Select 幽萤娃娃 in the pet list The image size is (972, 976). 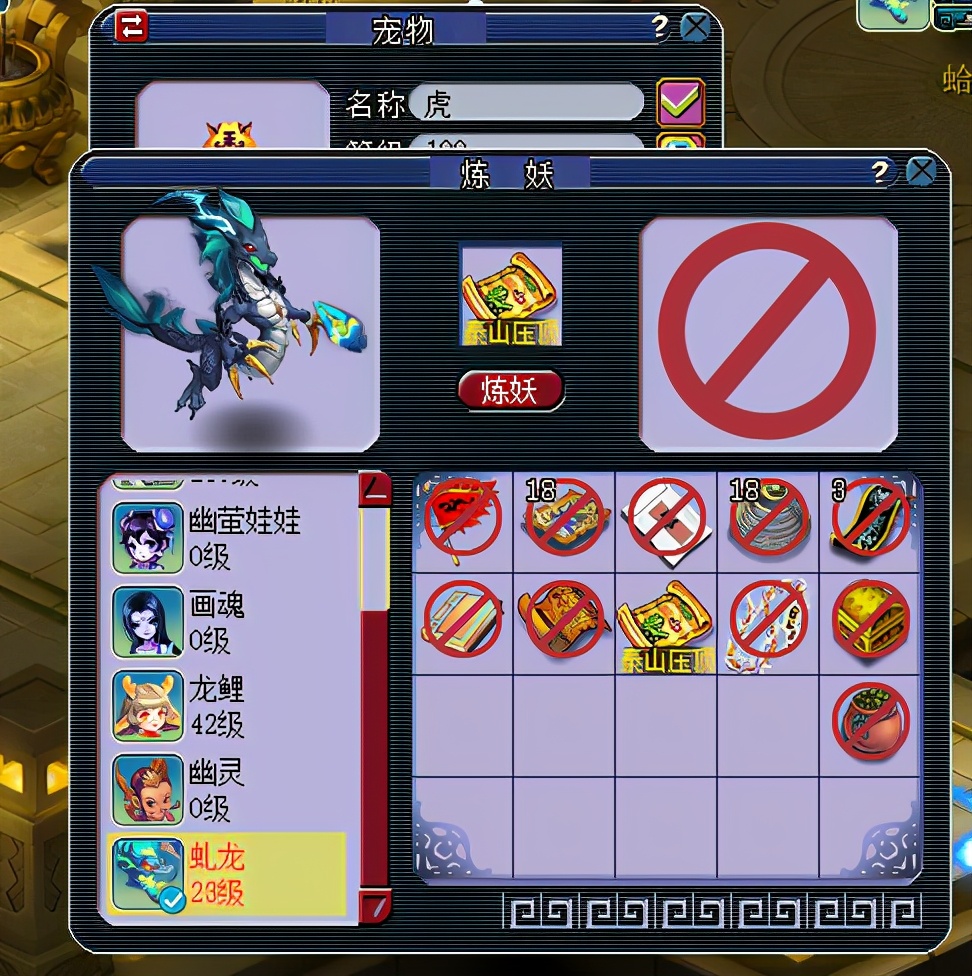coord(230,537)
